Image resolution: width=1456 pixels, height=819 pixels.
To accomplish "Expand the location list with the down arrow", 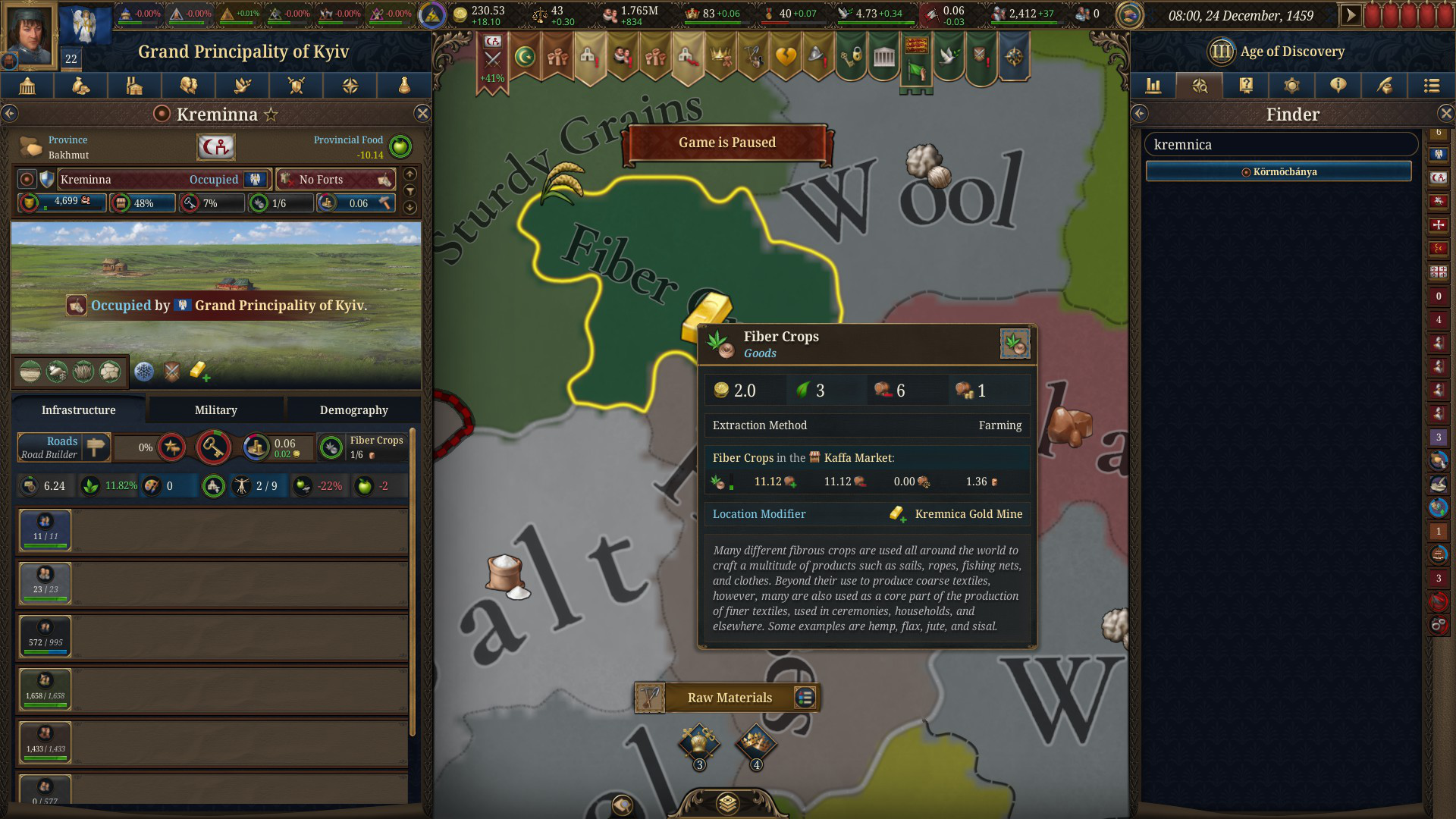I will tap(409, 206).
